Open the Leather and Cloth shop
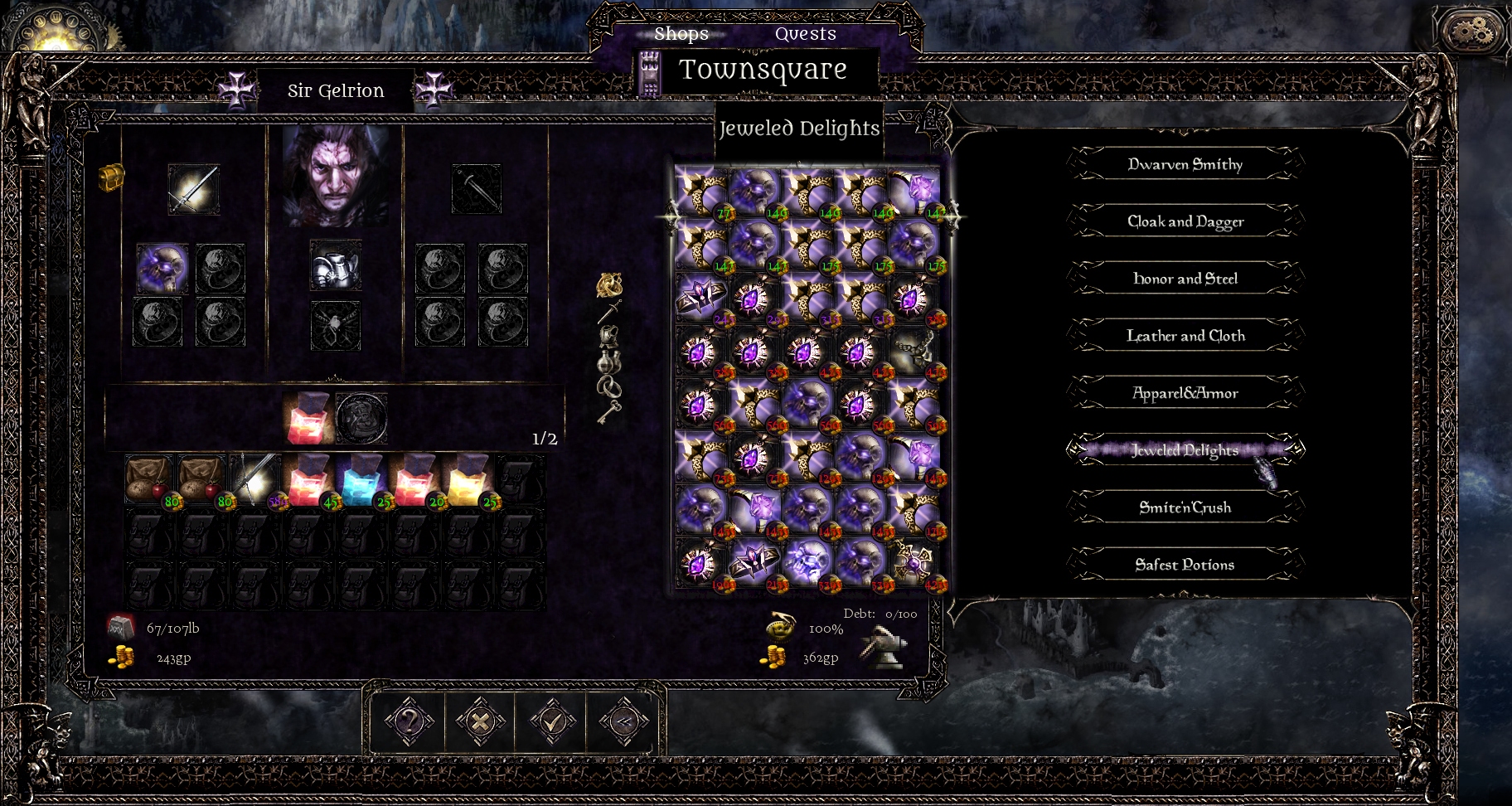 [1185, 336]
